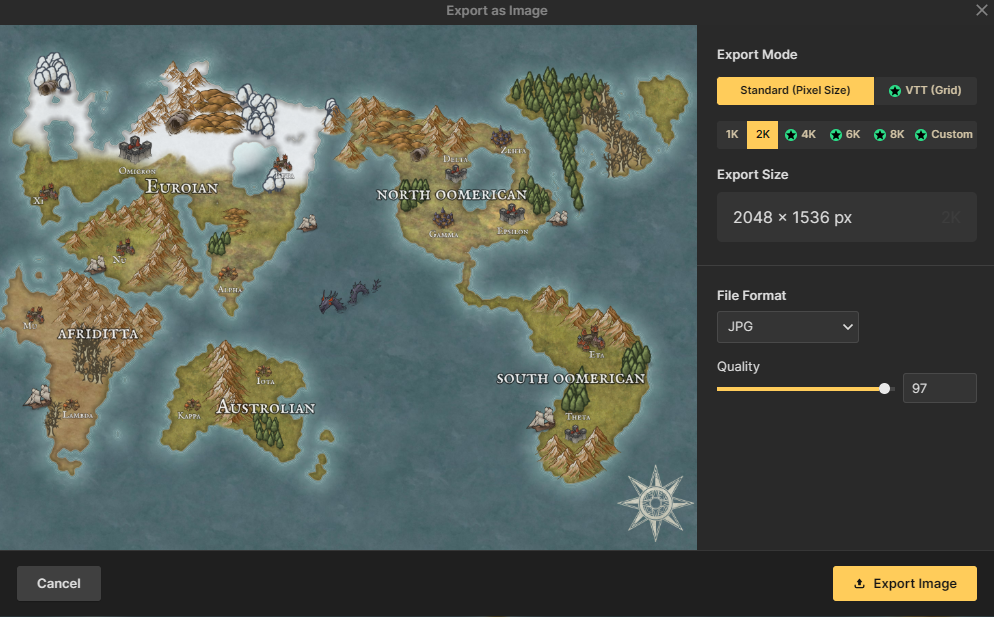This screenshot has height=617, width=994.
Task: Select the Custom export size option
Action: [x=943, y=134]
